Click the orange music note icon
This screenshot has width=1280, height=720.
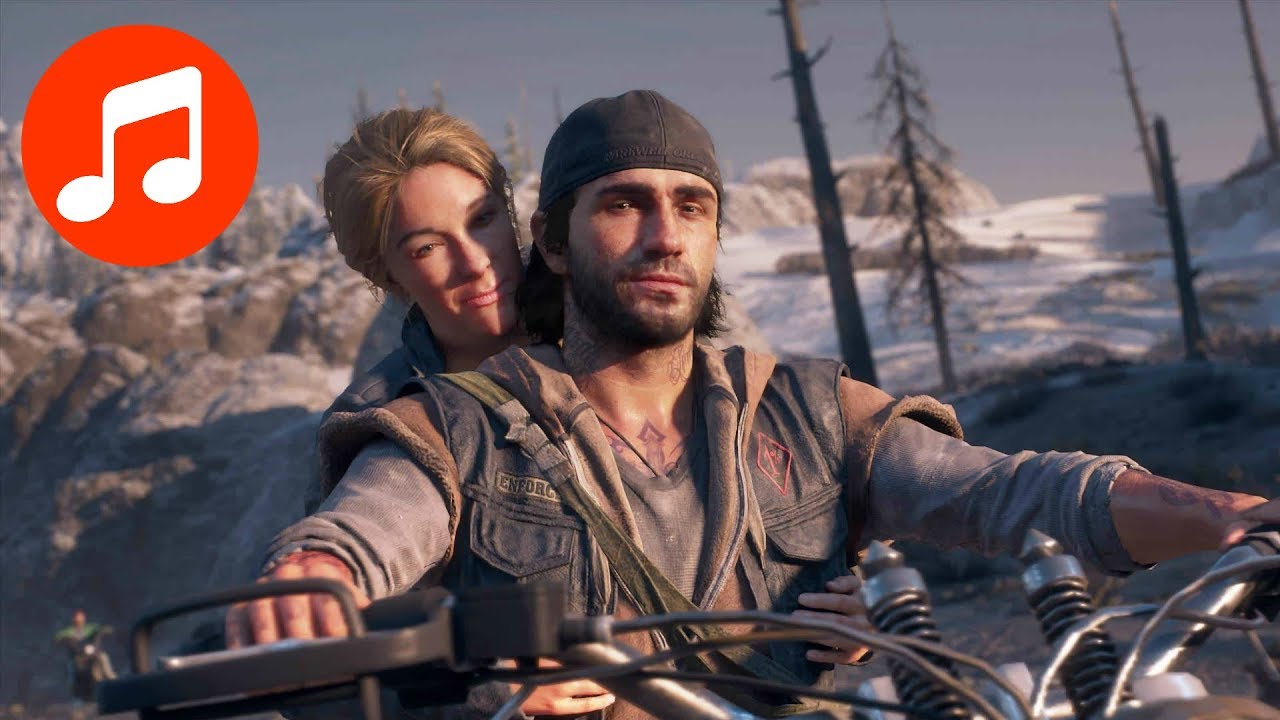coord(140,145)
